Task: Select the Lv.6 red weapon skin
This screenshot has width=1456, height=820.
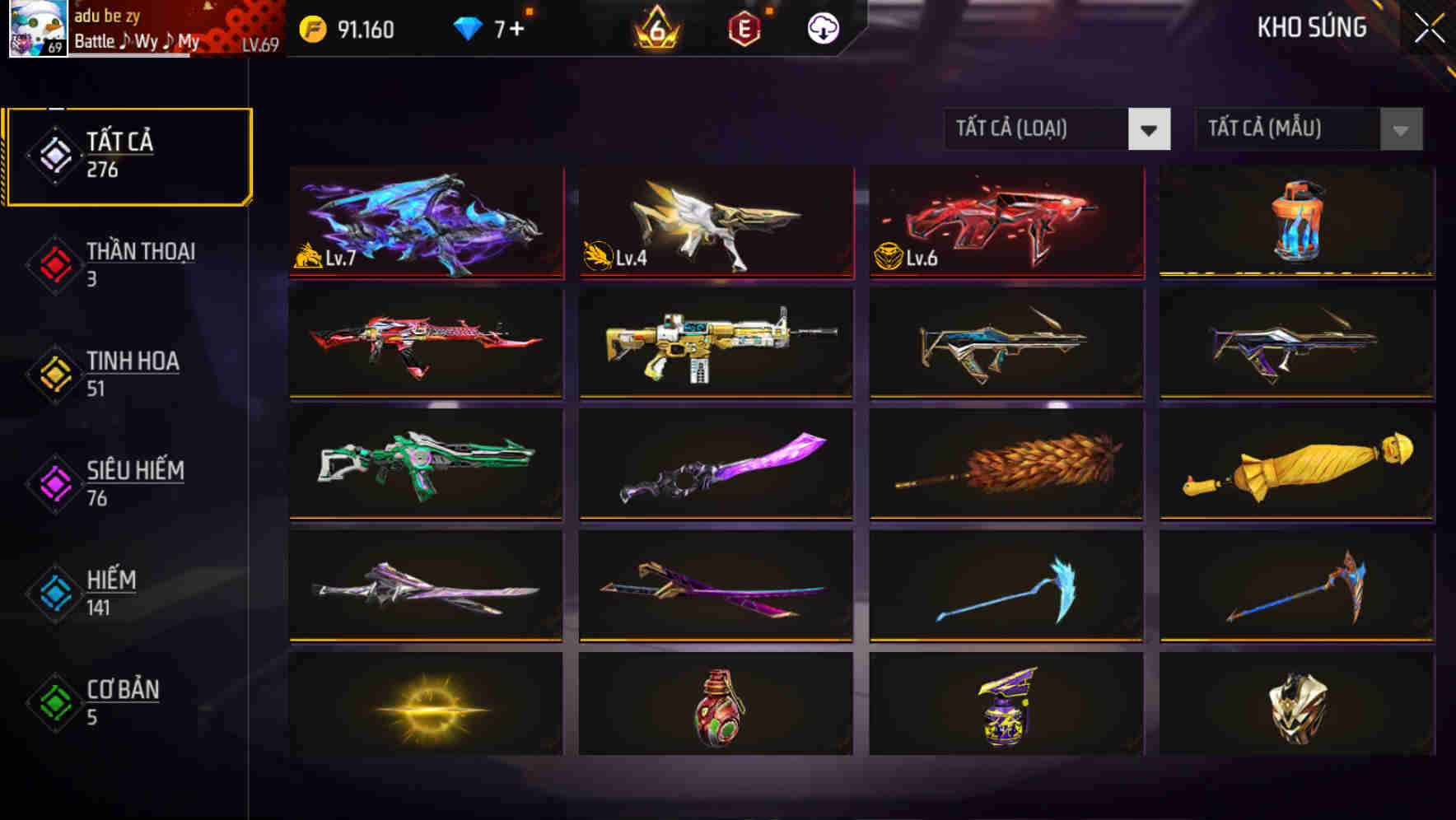Action: click(x=1006, y=222)
